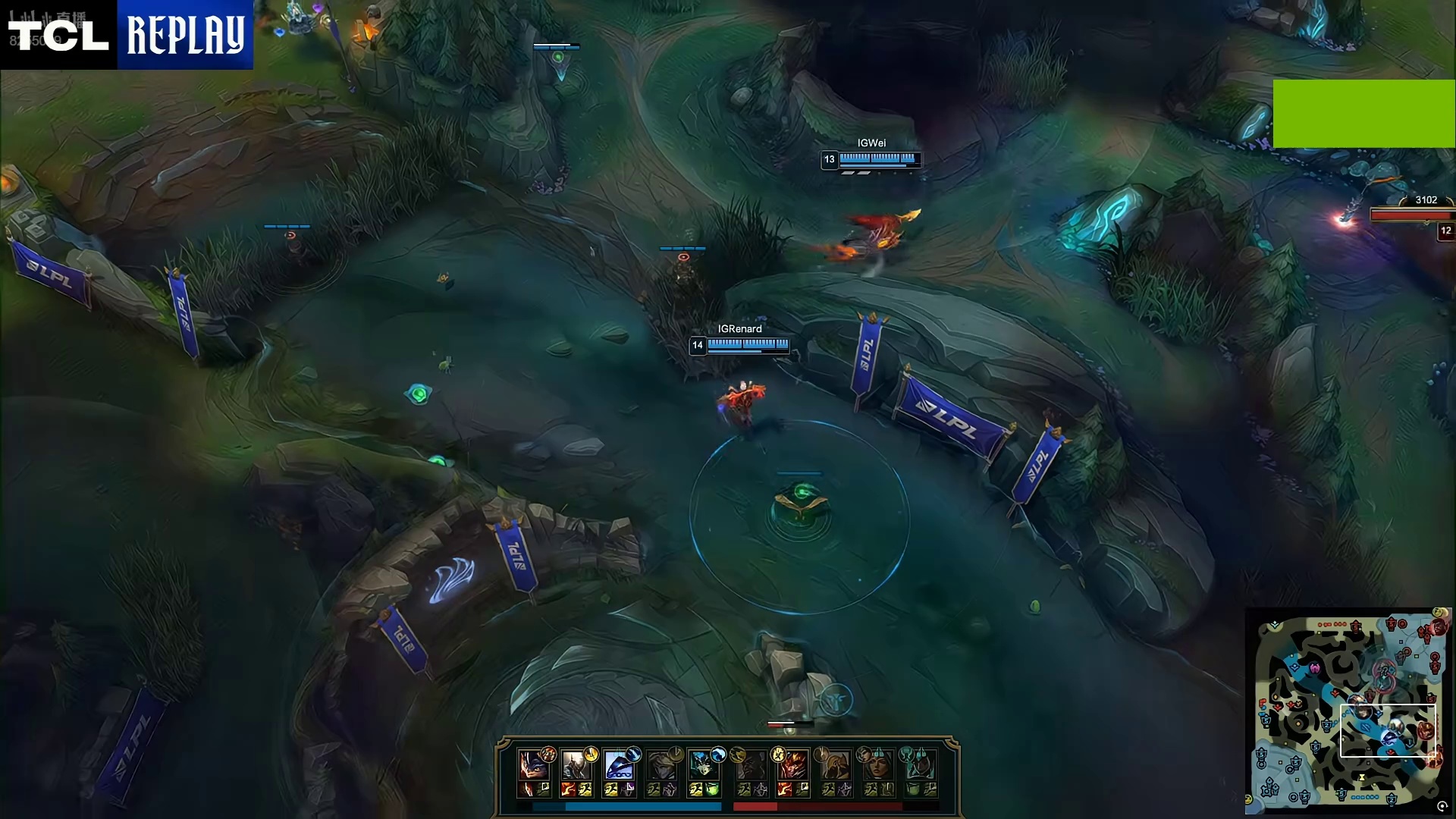Pick the fiery red demon champion portrait
Image resolution: width=1456 pixels, height=819 pixels.
point(793,766)
